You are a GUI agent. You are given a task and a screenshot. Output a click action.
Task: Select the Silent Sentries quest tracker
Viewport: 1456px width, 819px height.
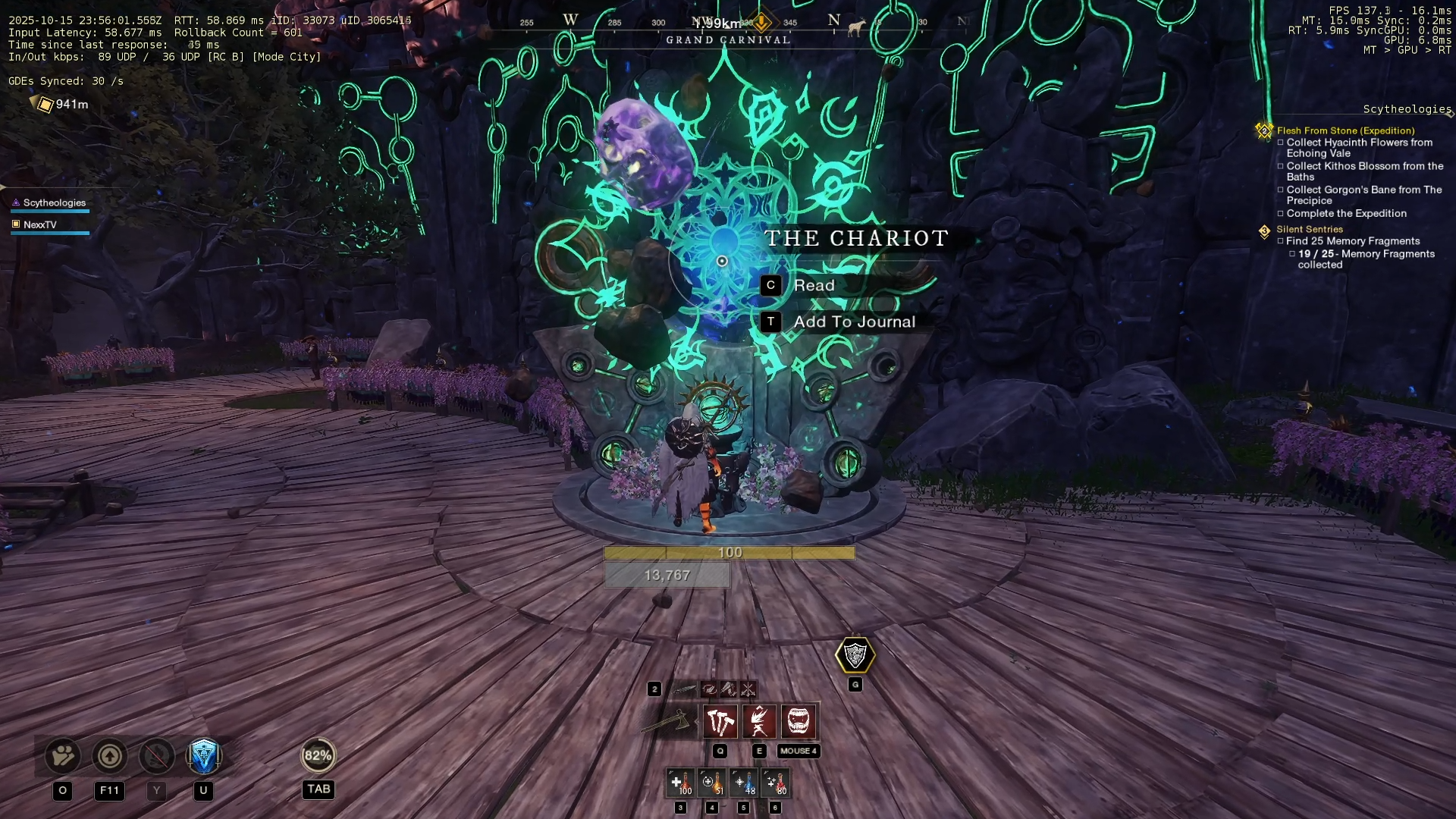click(1309, 229)
